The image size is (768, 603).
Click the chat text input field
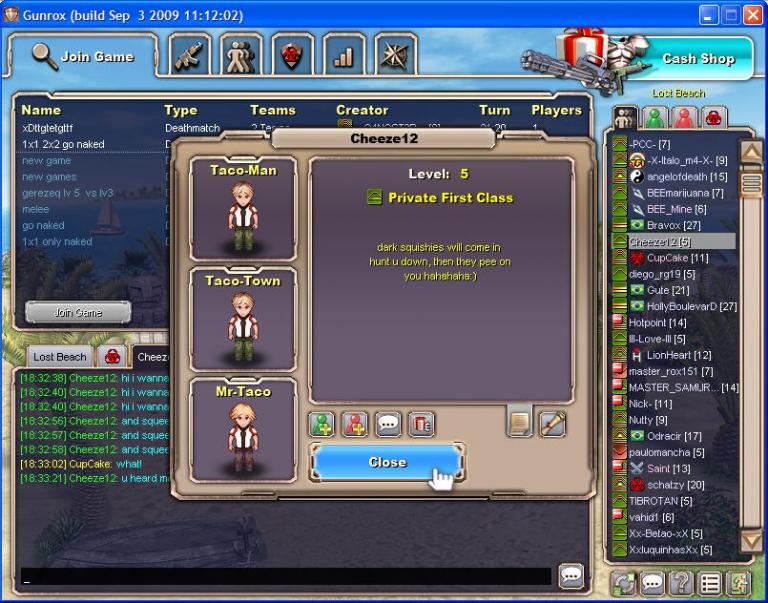pos(286,577)
